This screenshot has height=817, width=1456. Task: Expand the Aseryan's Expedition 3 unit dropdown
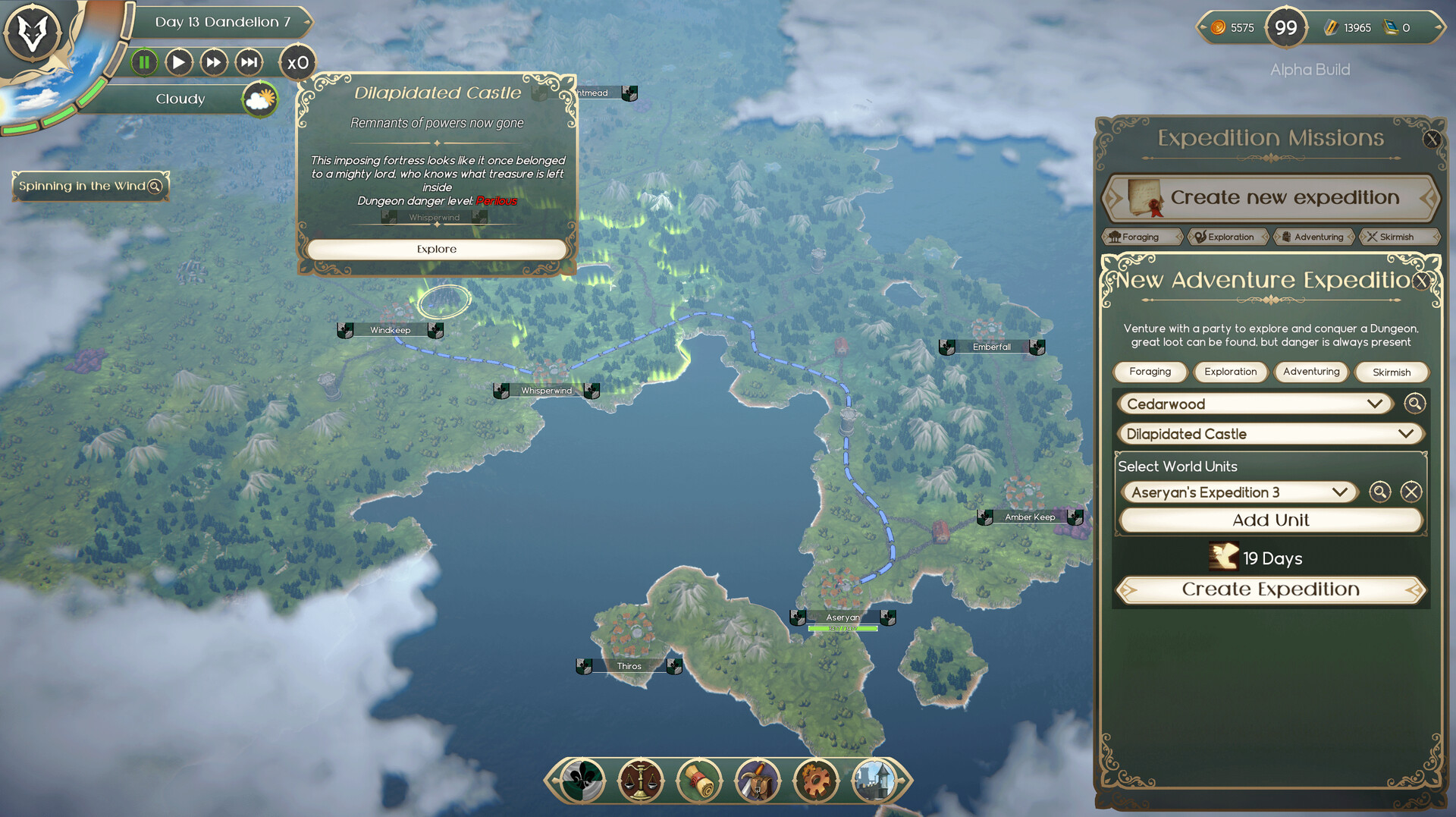[1239, 492]
